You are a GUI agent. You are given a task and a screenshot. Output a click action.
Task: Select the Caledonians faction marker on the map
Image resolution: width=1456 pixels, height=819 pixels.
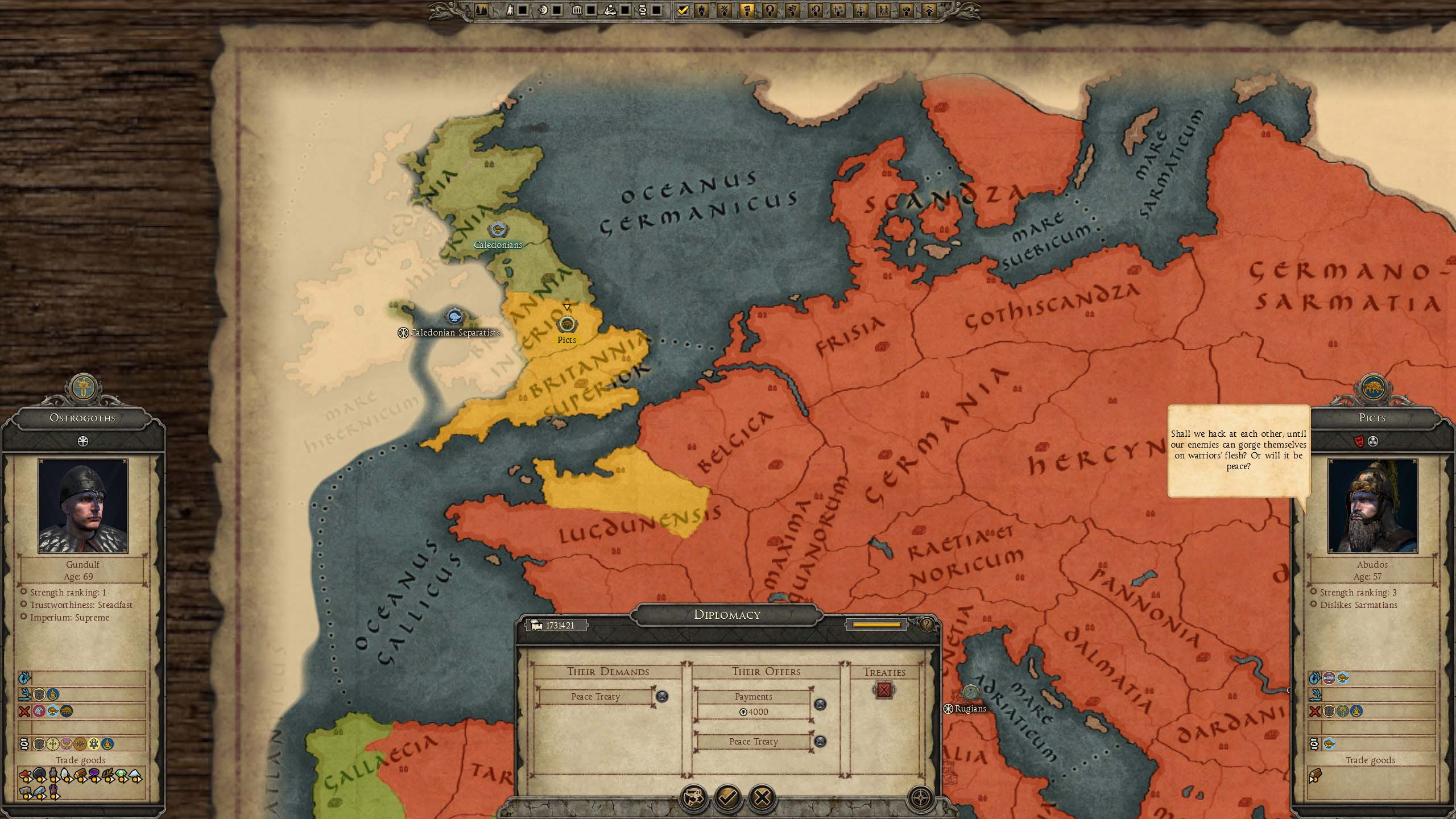498,230
